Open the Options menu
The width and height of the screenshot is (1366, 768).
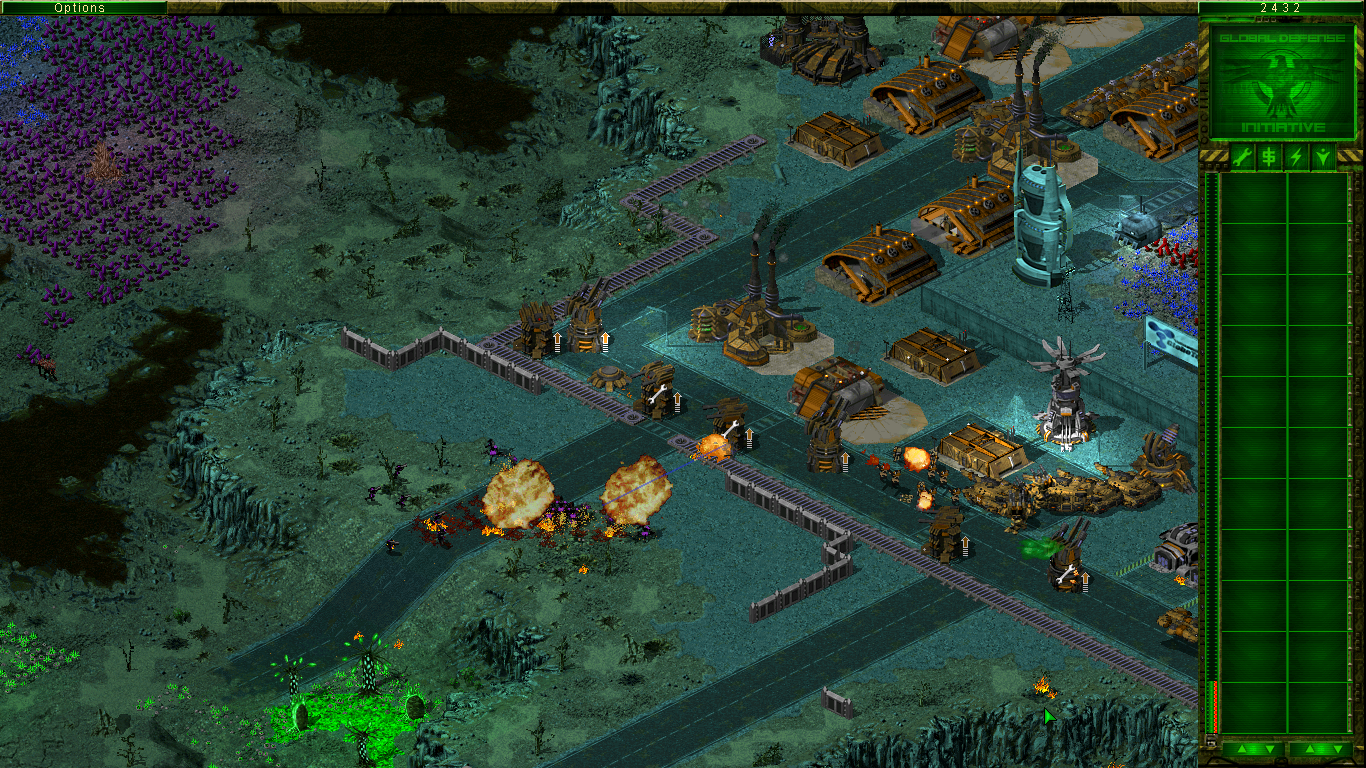coord(80,8)
